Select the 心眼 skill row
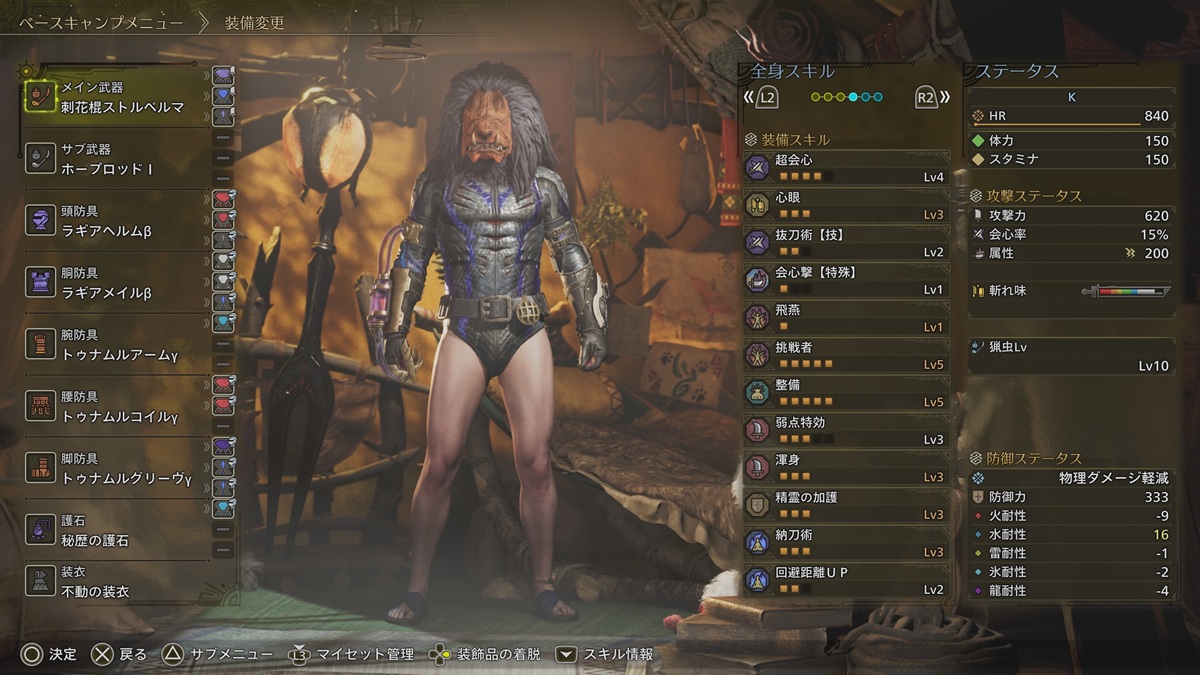 pos(845,205)
